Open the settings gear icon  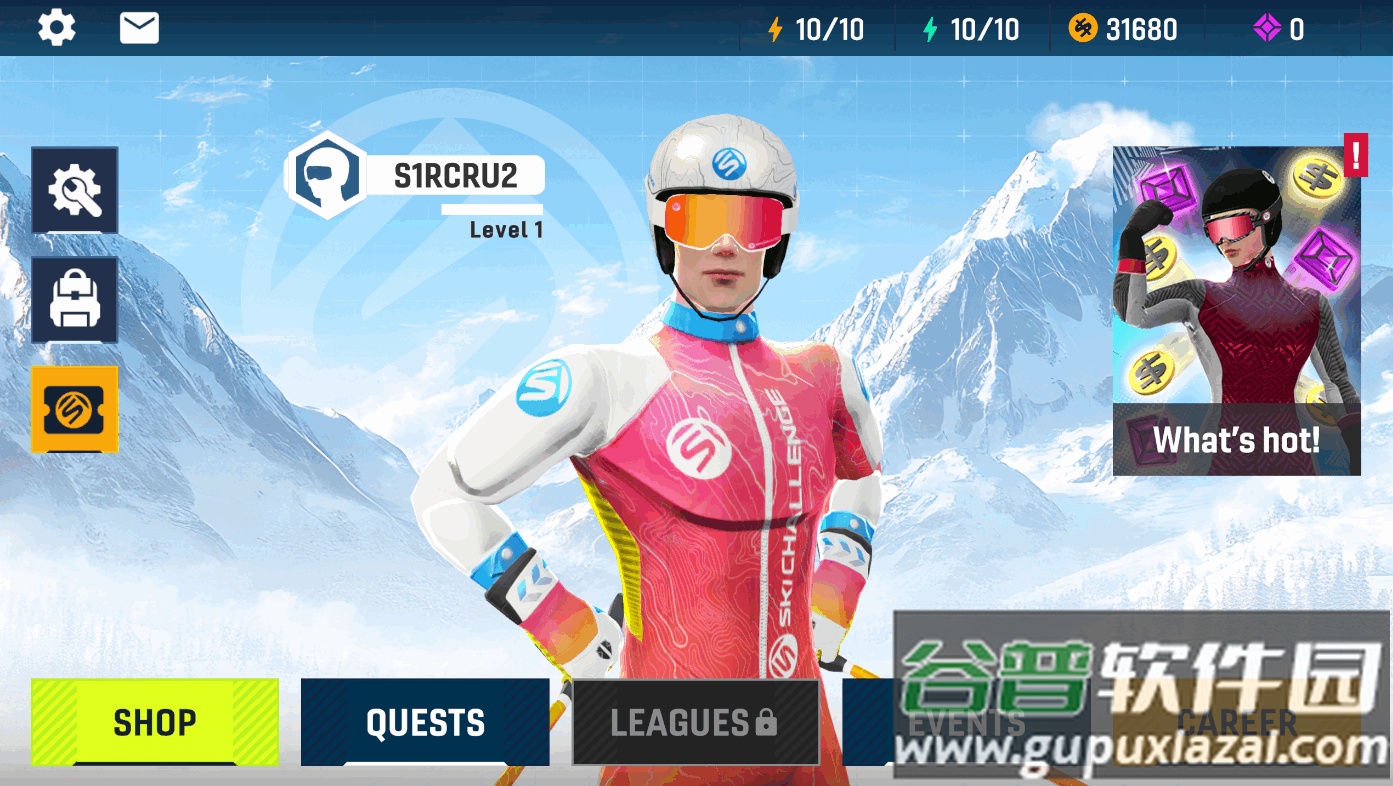[x=57, y=28]
